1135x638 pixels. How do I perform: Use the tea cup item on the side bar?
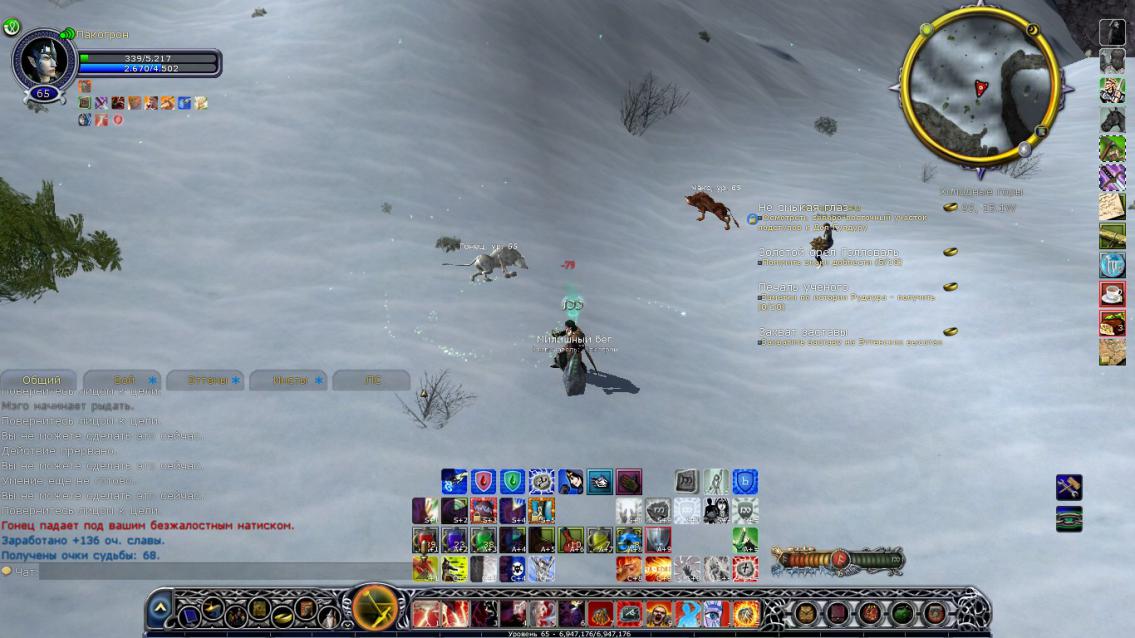[x=1112, y=294]
